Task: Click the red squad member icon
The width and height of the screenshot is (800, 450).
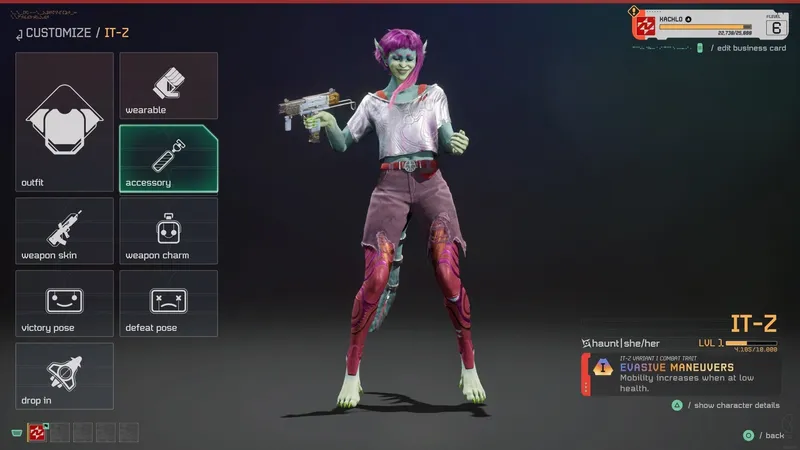Action: click(38, 433)
